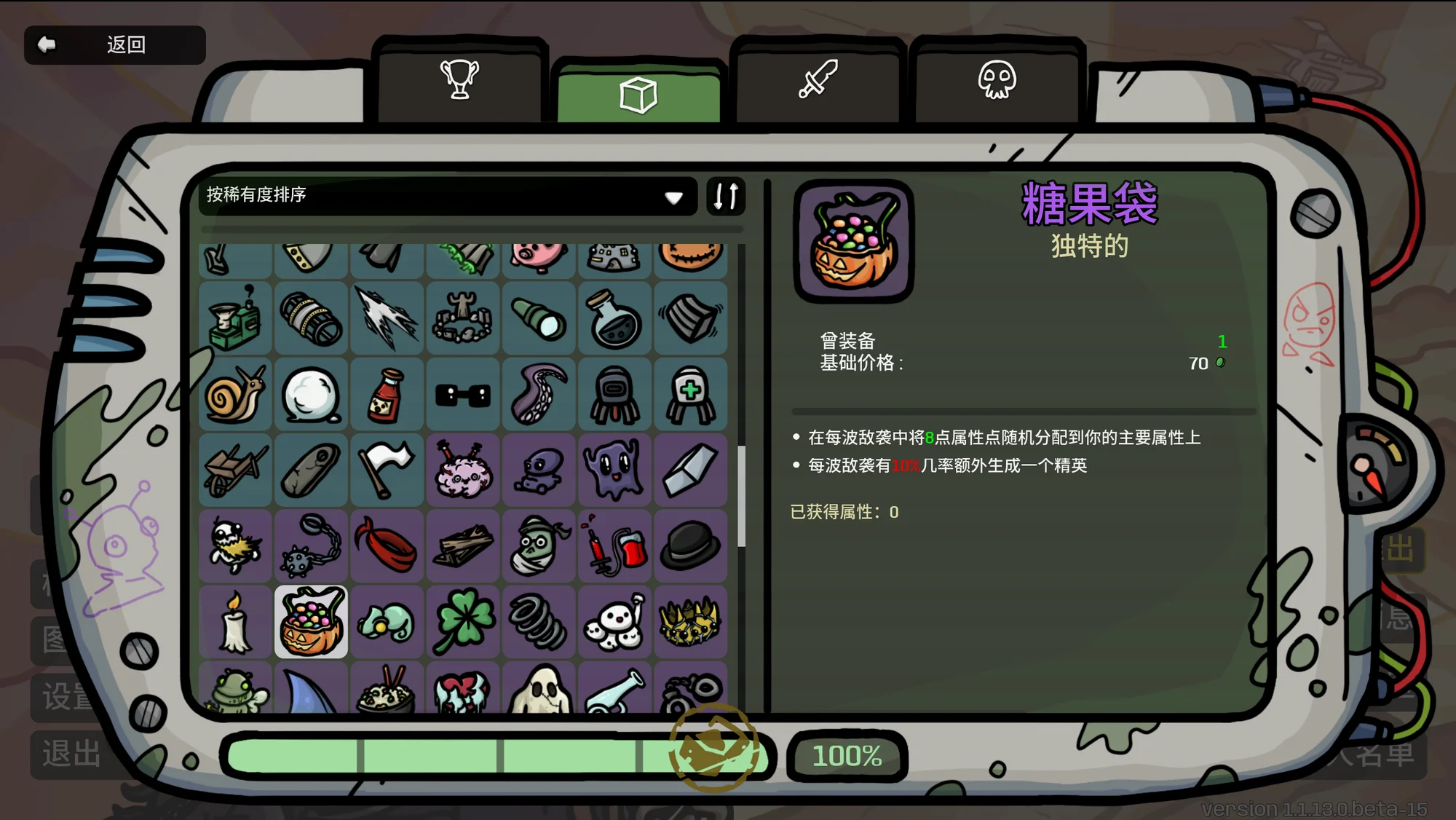Switch to the trophy achievements tab
Image resolution: width=1456 pixels, height=820 pixels.
point(459,80)
